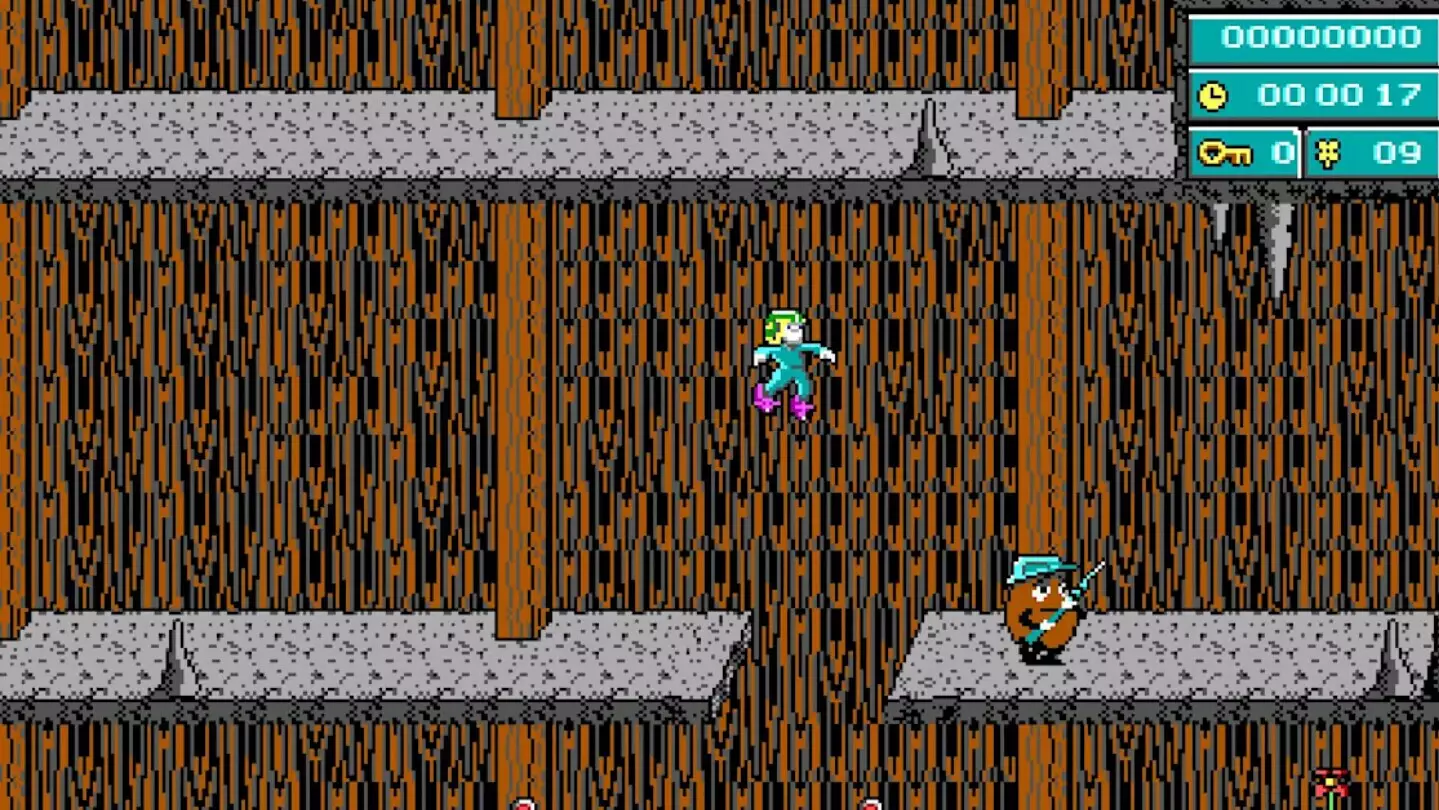
Task: Click the hero's green helmet
Action: point(782,318)
